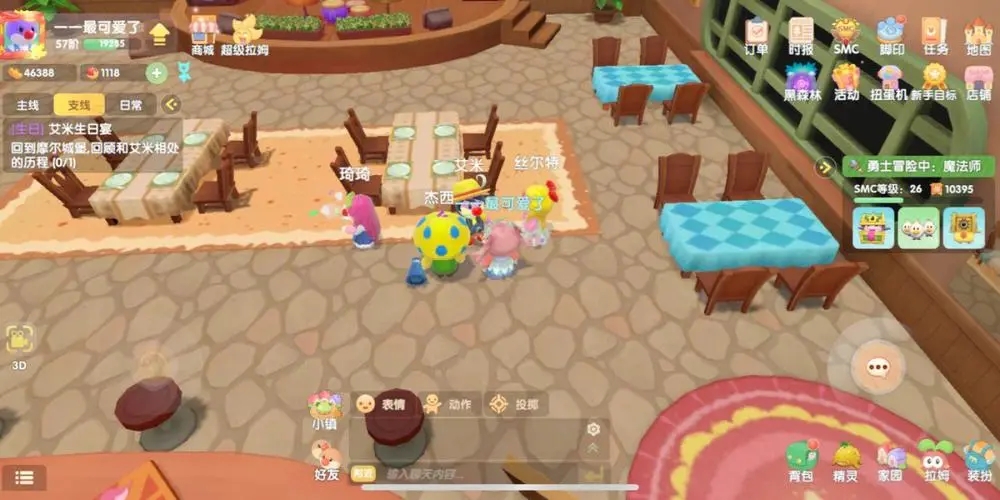Add currency with the green plus button
1000x500 pixels.
pyautogui.click(x=156, y=72)
